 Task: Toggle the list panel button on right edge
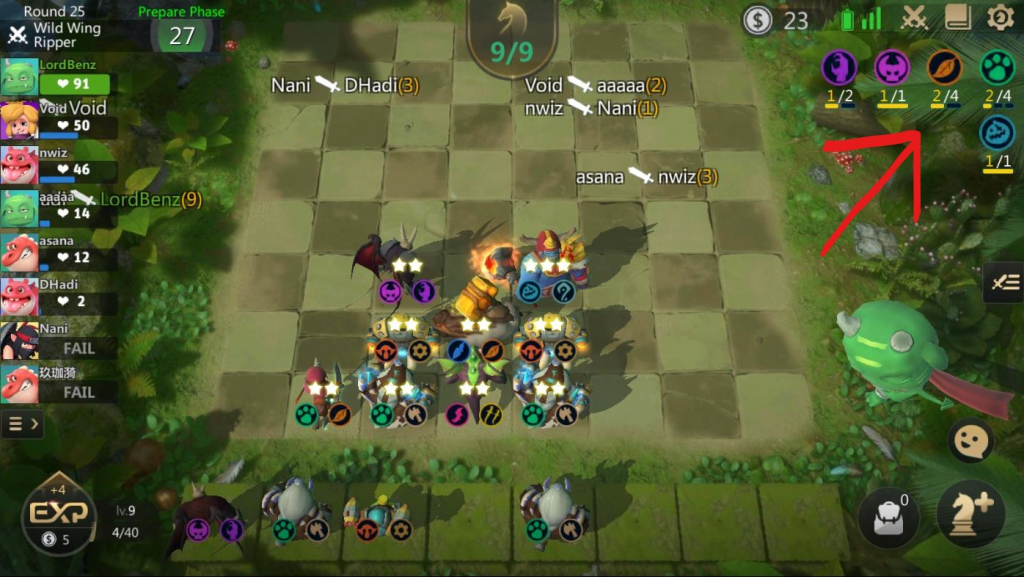[1004, 284]
